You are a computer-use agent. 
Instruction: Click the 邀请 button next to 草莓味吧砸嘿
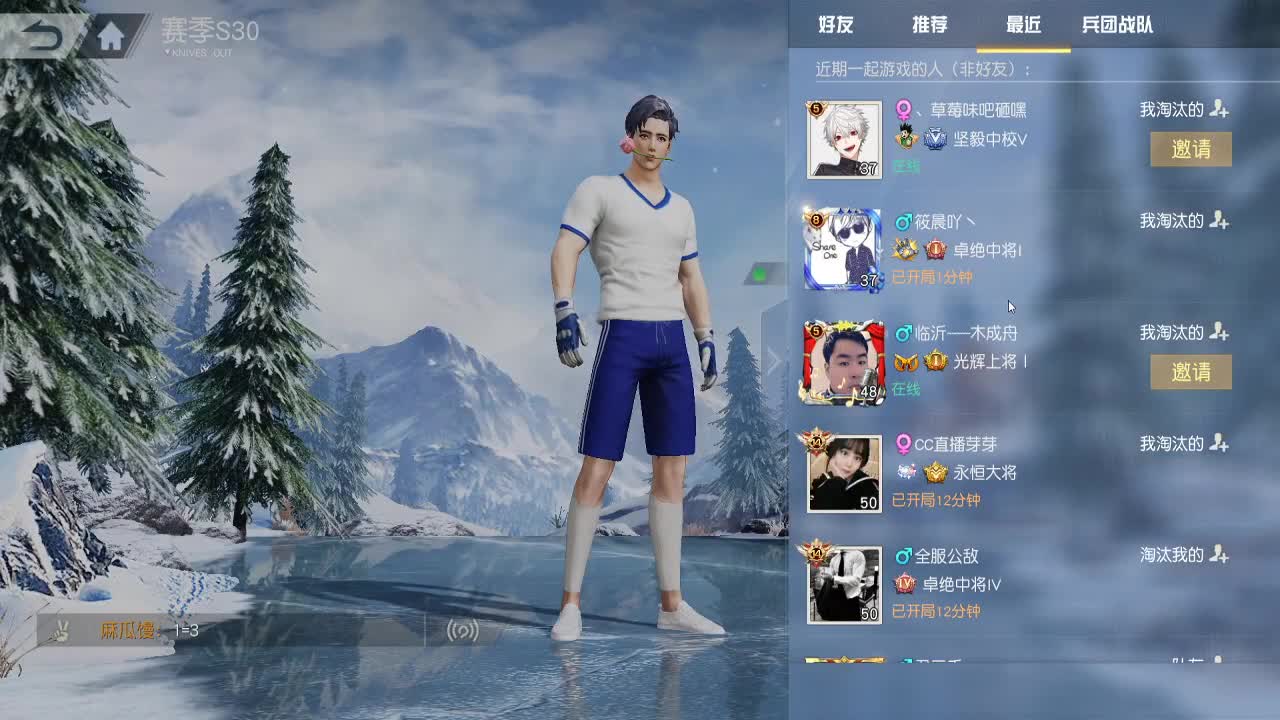click(1192, 149)
